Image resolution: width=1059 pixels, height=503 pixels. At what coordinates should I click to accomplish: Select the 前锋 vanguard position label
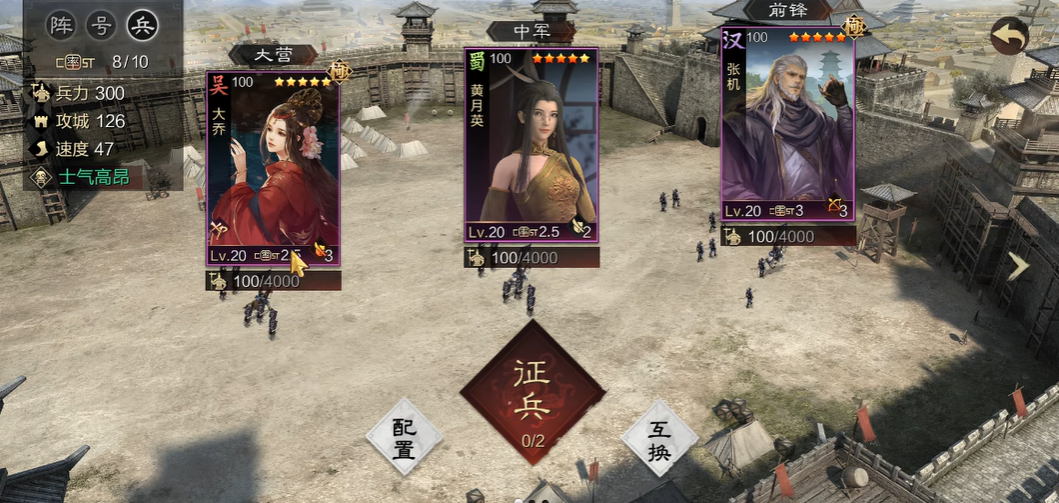coord(787,10)
